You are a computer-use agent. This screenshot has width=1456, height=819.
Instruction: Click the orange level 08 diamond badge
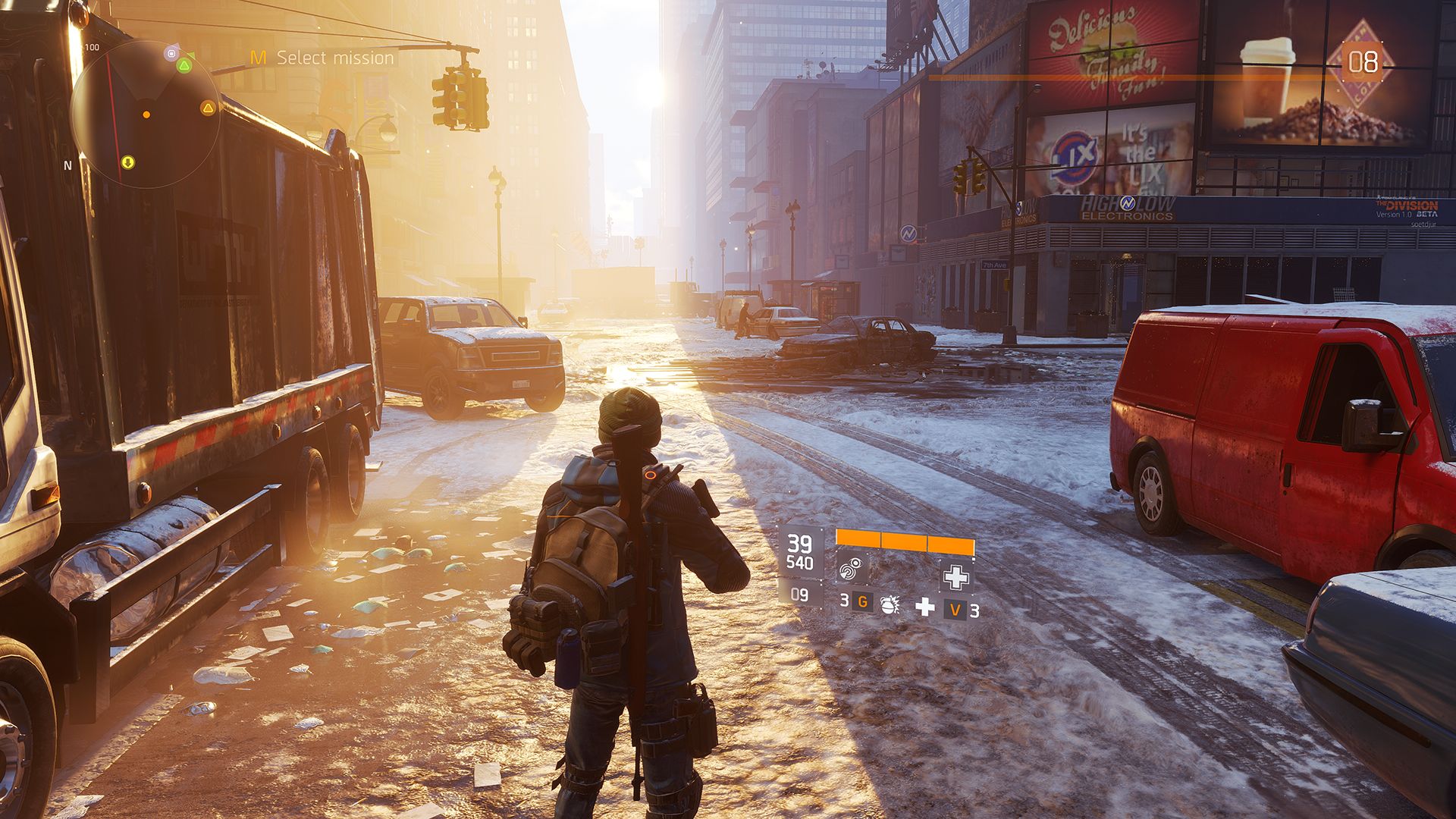click(1362, 61)
